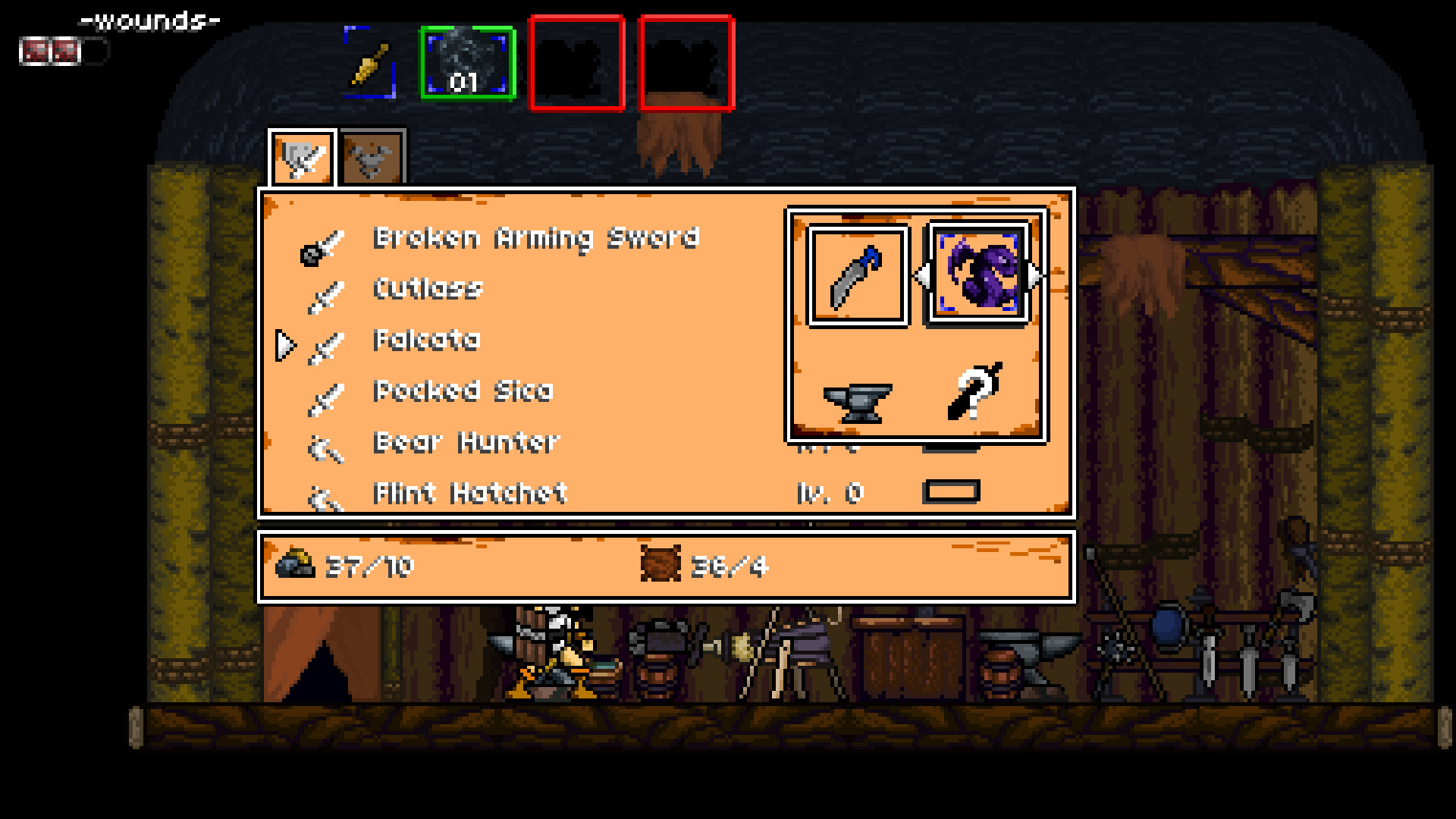Select the dagger in the hotbar
Screen dimensions: 1456x819
click(x=369, y=63)
